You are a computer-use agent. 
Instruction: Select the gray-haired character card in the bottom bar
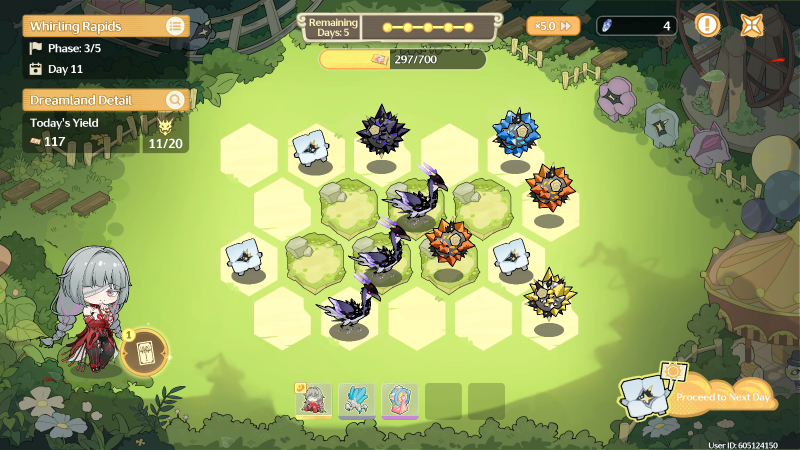(x=314, y=400)
